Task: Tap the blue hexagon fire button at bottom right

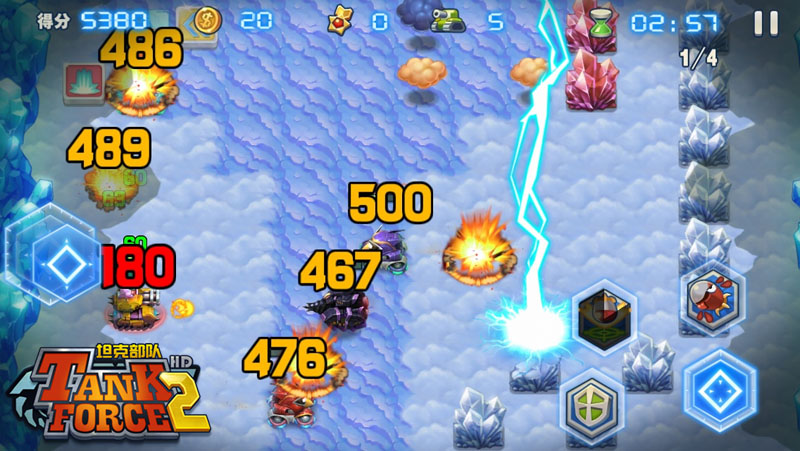Action: [x=720, y=389]
